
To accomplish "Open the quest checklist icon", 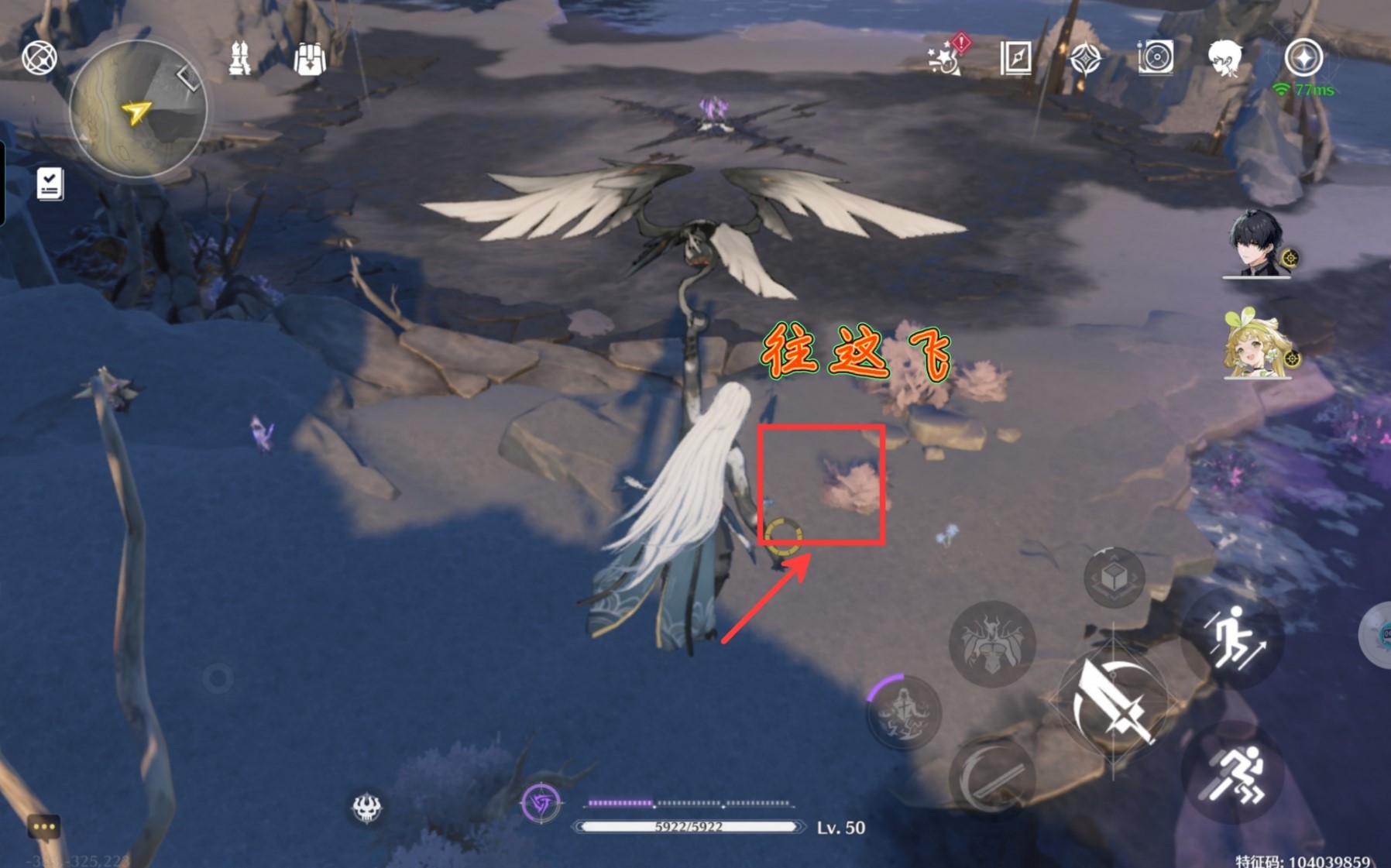I will click(50, 184).
